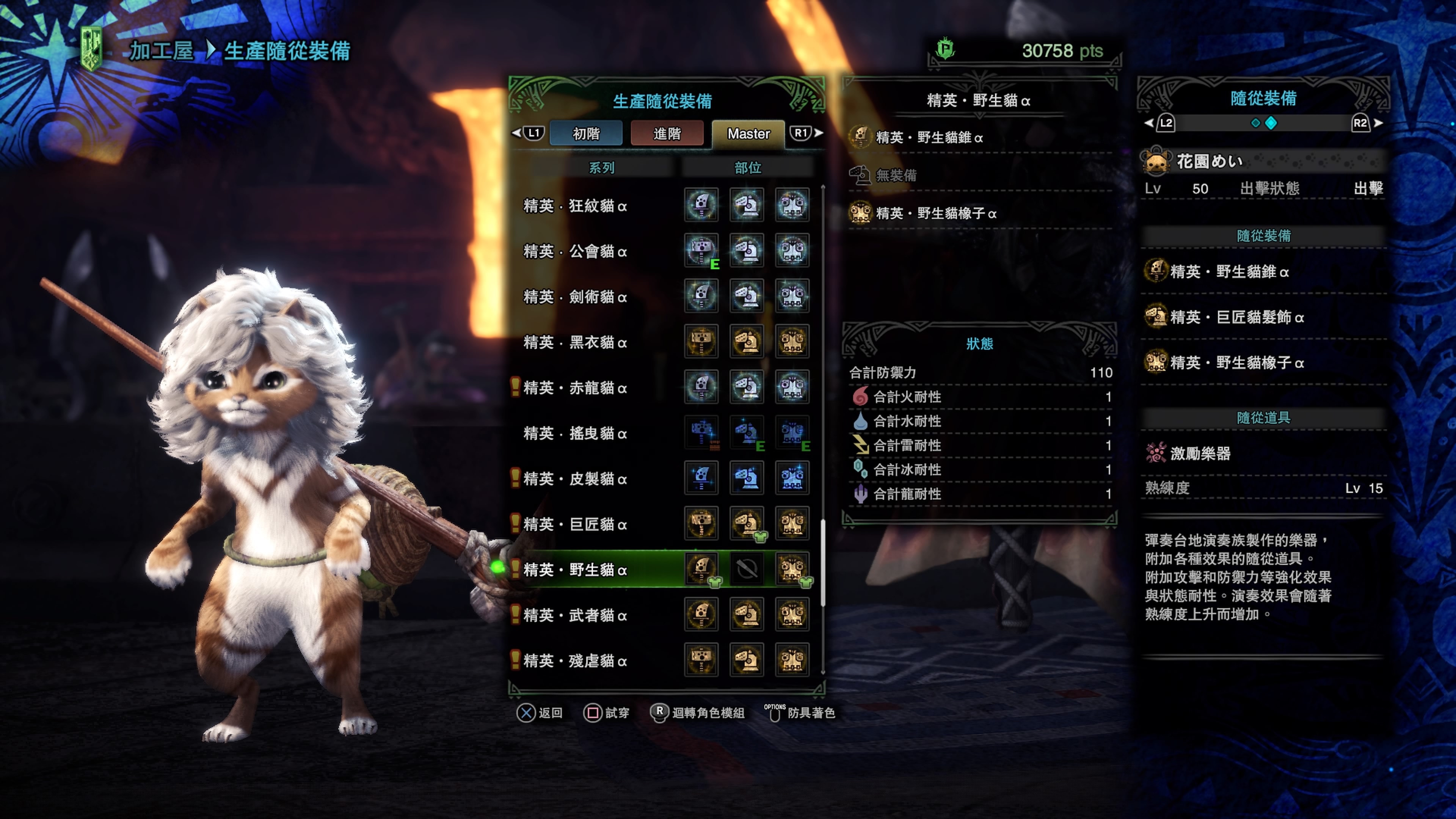Select the 精英・黑衣貓α series
The width and height of the screenshot is (1456, 819).
[x=575, y=342]
